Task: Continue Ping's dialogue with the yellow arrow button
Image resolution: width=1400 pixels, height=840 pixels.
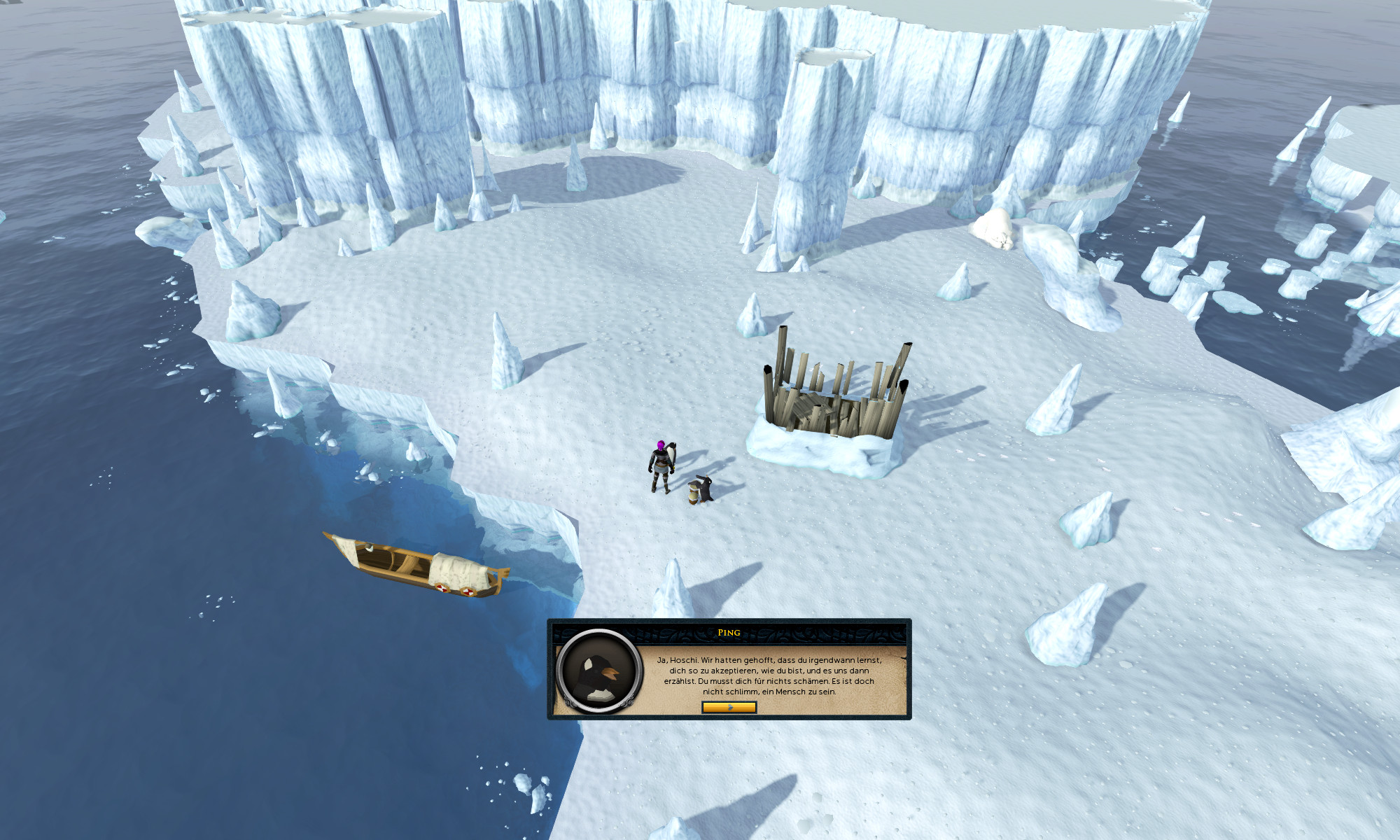Action: [729, 707]
